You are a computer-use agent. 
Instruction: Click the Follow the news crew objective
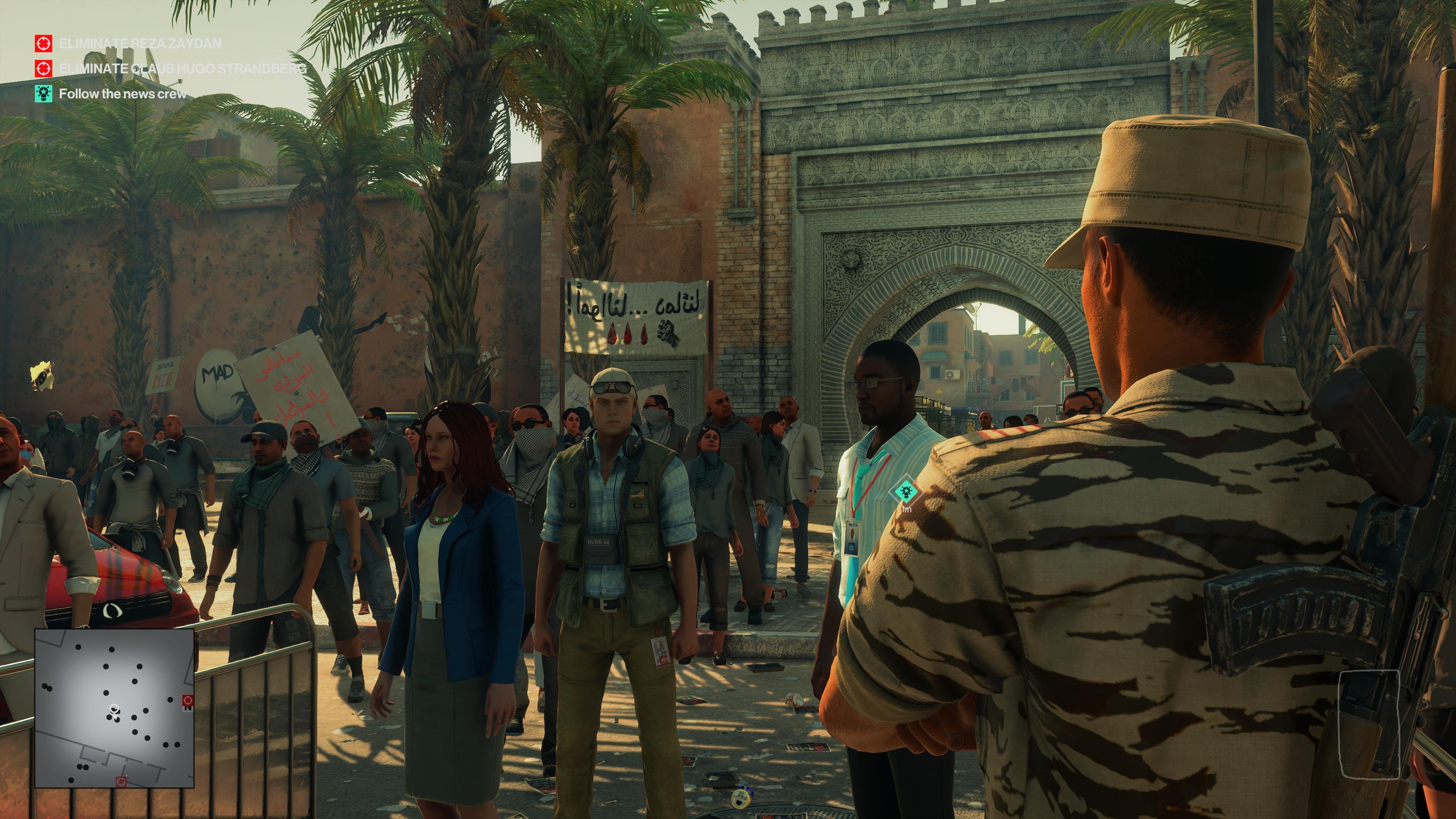click(122, 94)
